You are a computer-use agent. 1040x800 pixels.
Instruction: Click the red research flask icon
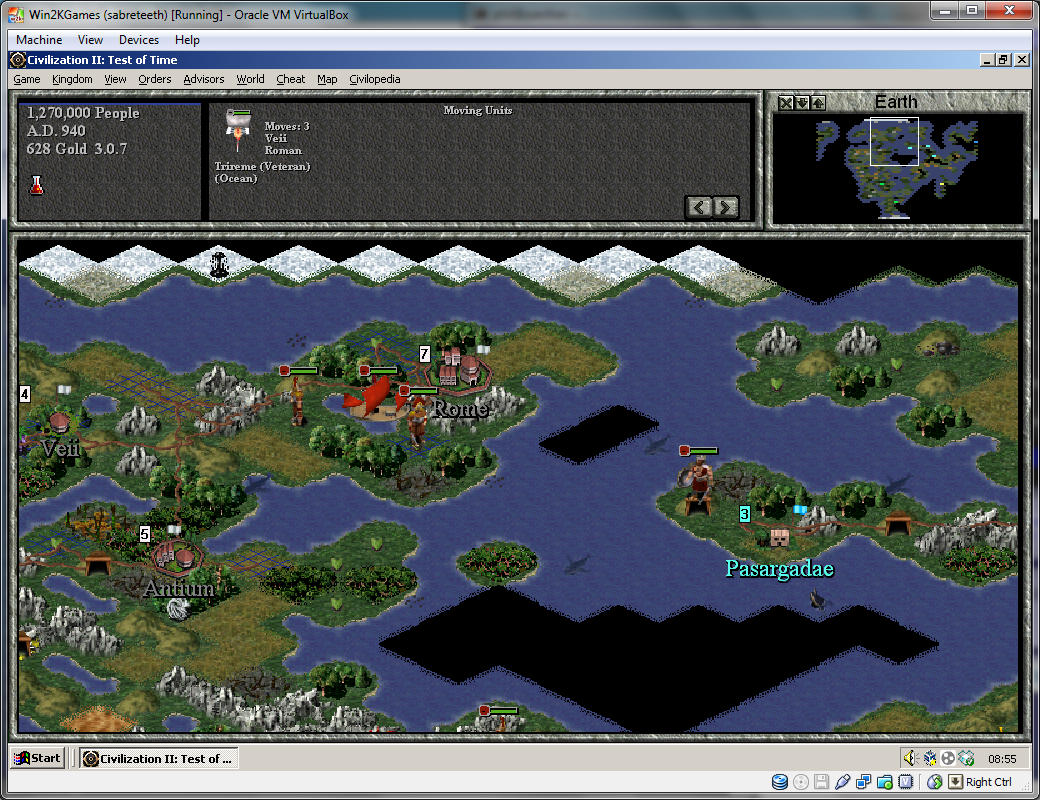pos(37,184)
